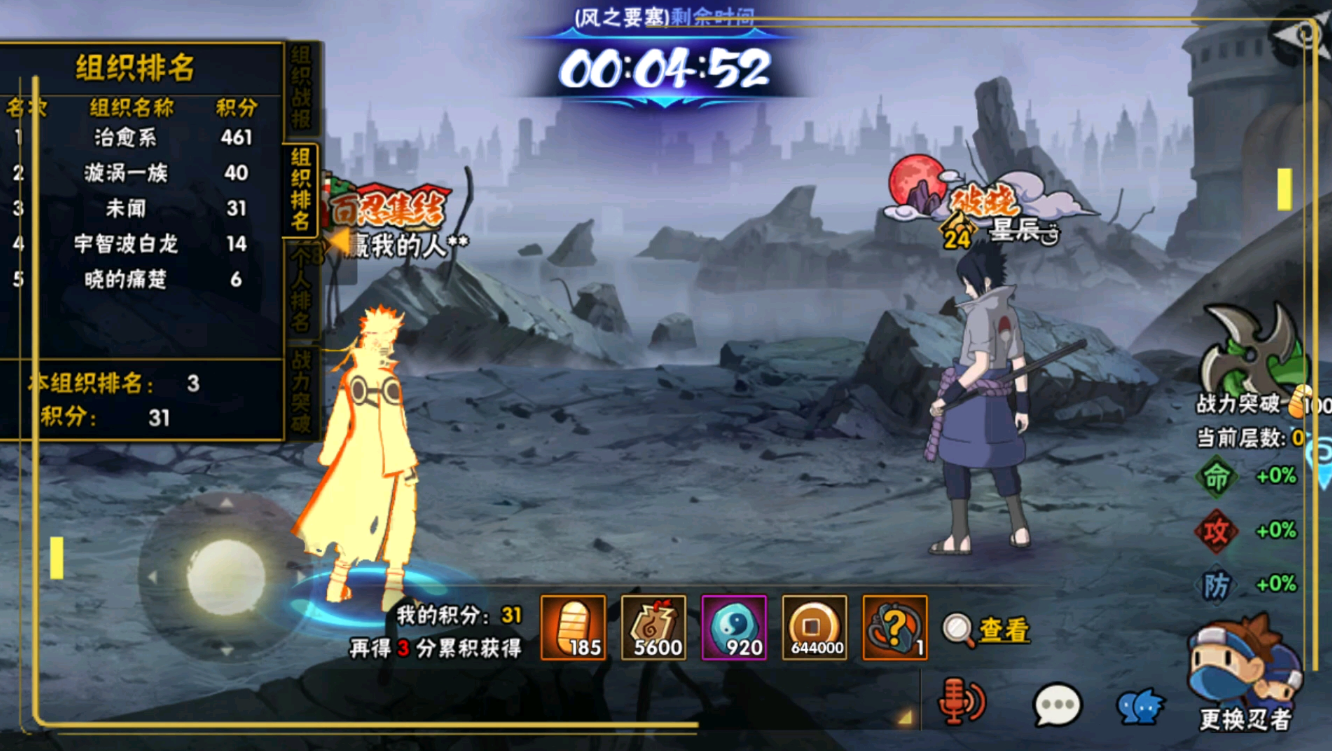
Task: Show the 战力突破 side tab
Action: [x=301, y=392]
